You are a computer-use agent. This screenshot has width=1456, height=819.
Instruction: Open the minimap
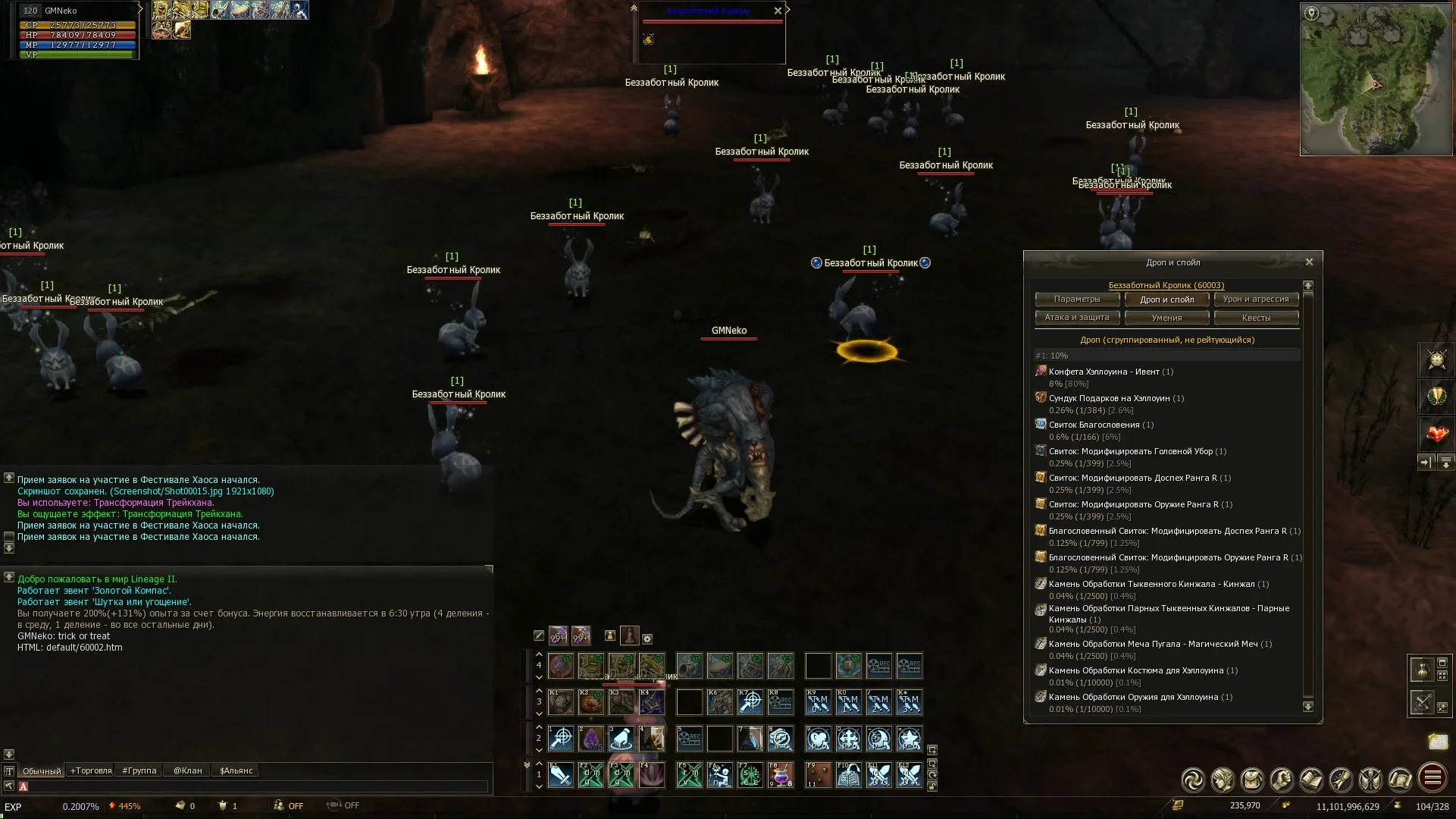click(x=1376, y=80)
